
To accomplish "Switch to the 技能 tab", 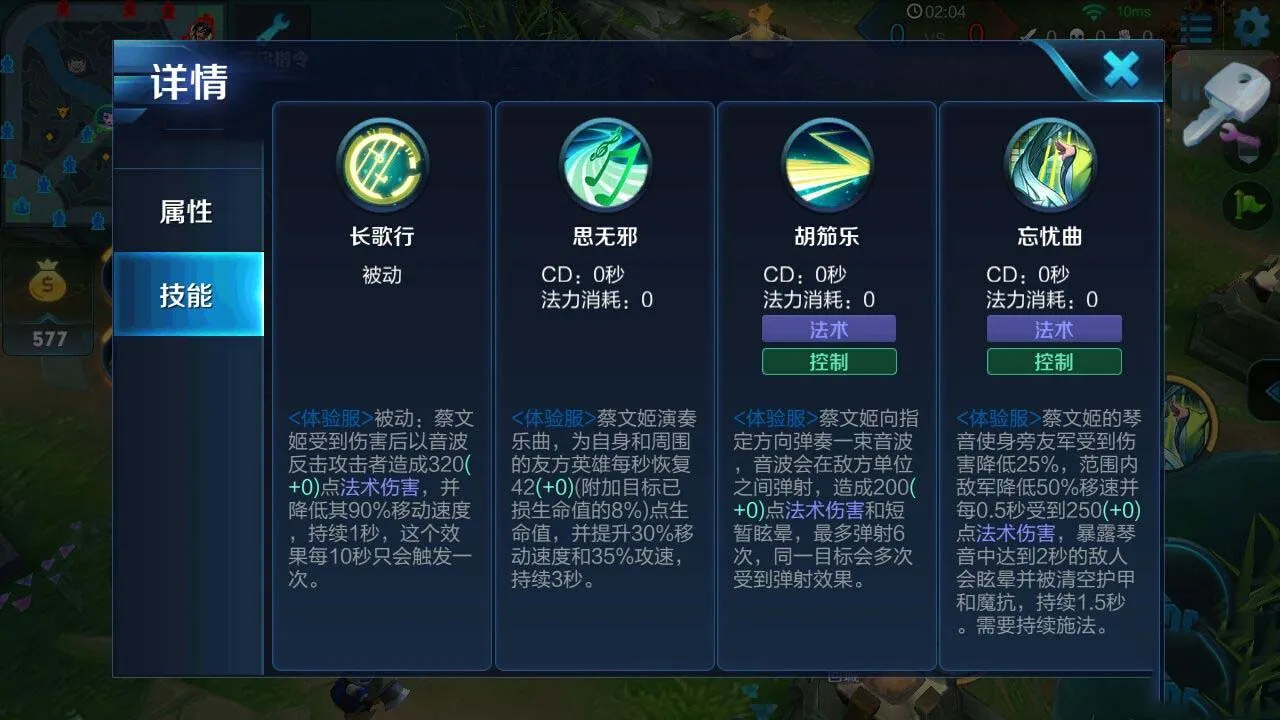I will (189, 293).
